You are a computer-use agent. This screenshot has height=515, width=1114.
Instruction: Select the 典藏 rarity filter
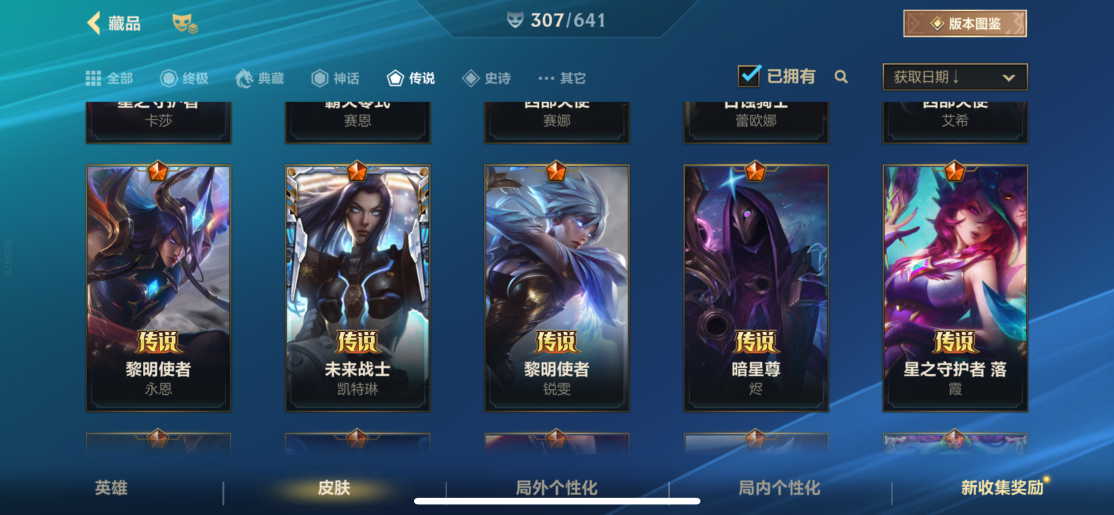259,78
